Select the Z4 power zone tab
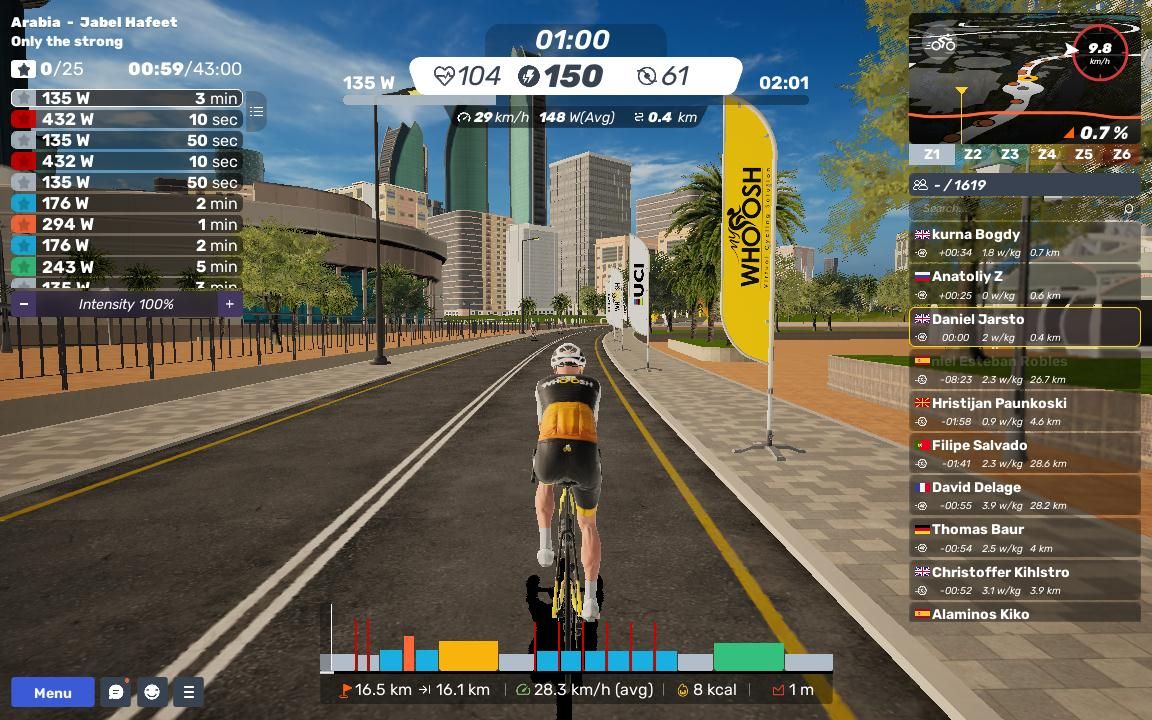 tap(1047, 155)
